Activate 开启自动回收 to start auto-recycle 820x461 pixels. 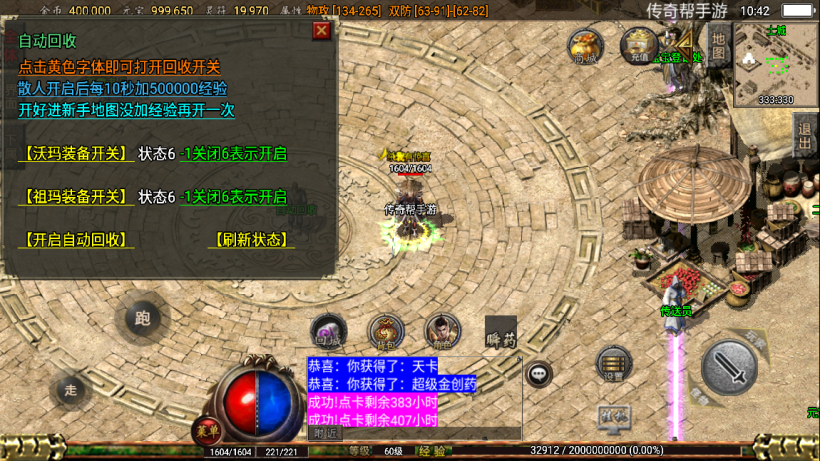tap(76, 240)
